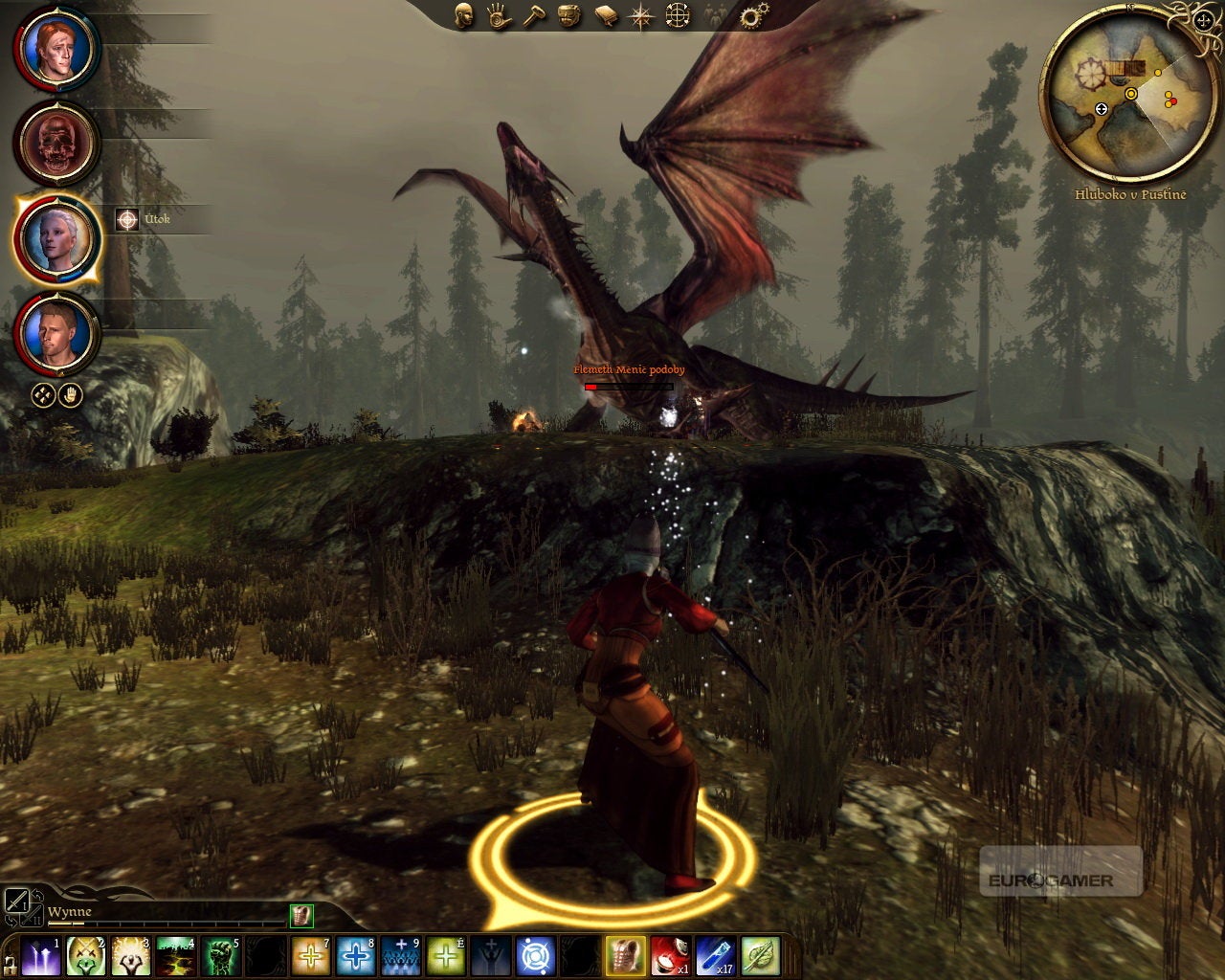Select the fallen companion's skull portrait

[x=56, y=144]
